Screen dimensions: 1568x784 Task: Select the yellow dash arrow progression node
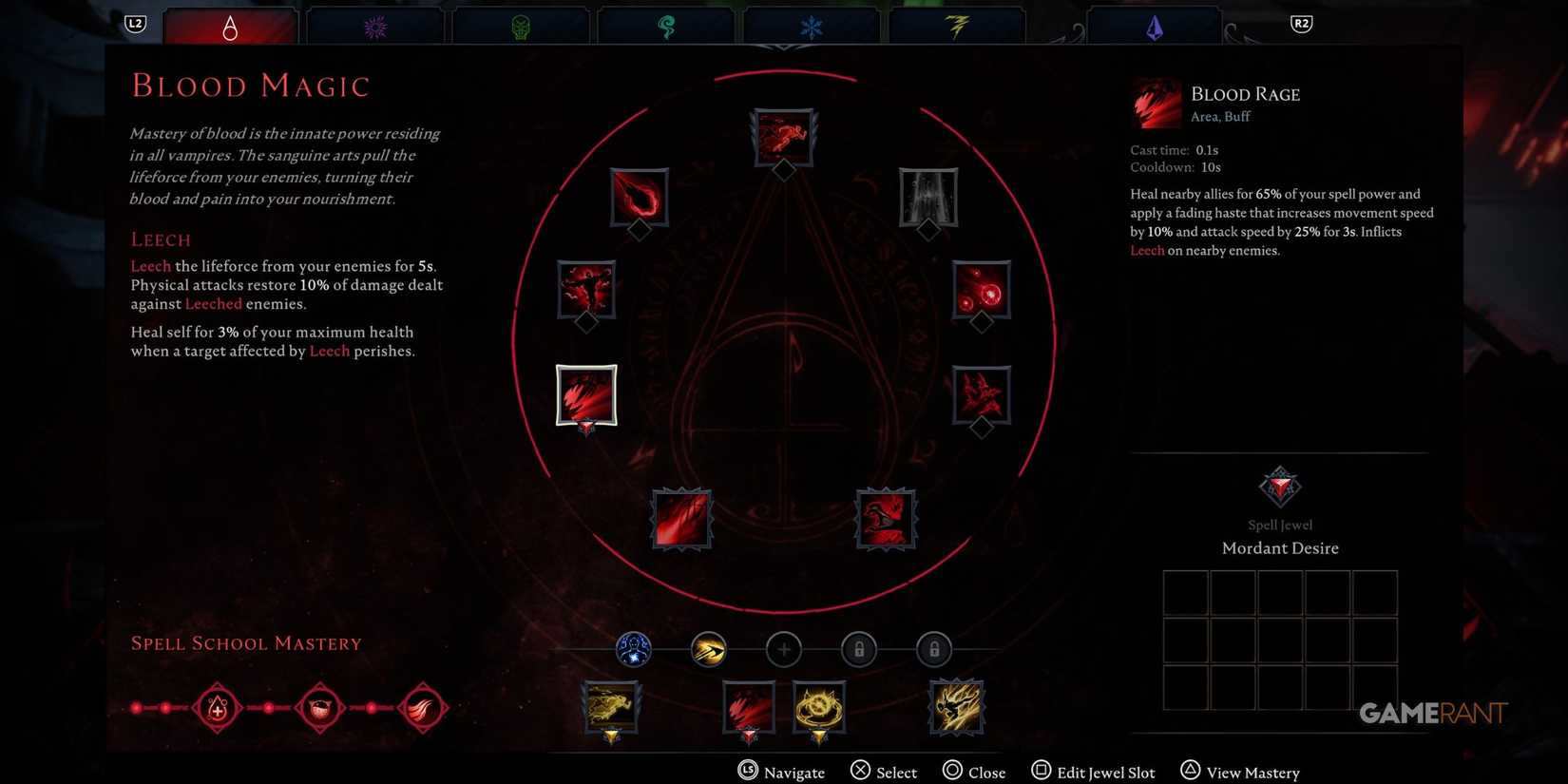click(709, 649)
